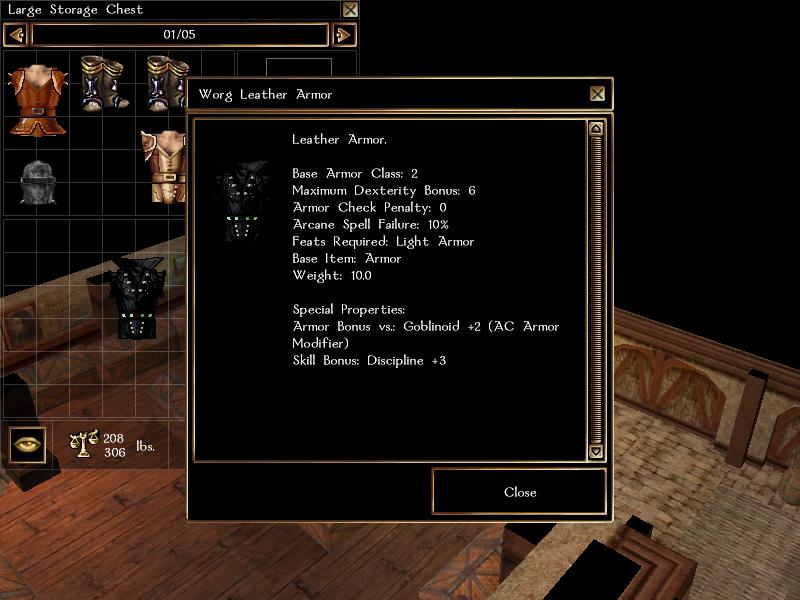This screenshot has width=800, height=600.
Task: Close the Worg Leather Armor description window
Action: [x=597, y=94]
